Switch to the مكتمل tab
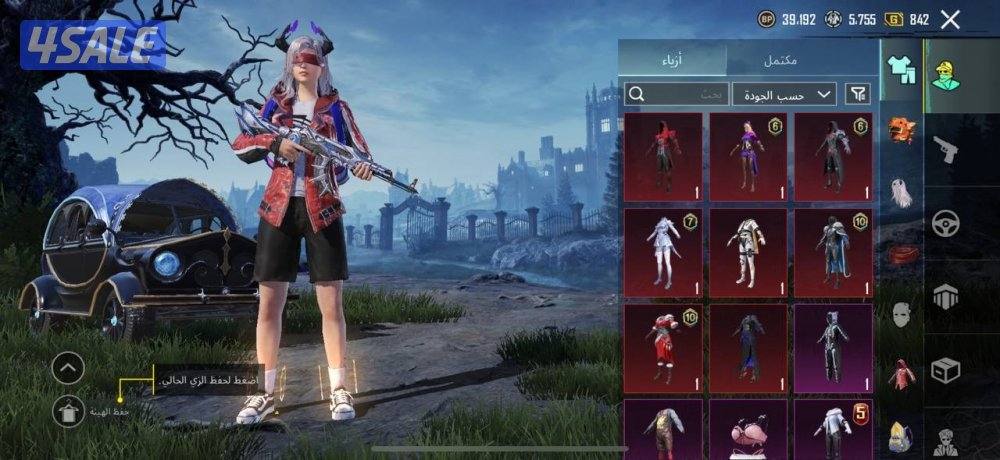The height and width of the screenshot is (460, 1000). point(780,59)
